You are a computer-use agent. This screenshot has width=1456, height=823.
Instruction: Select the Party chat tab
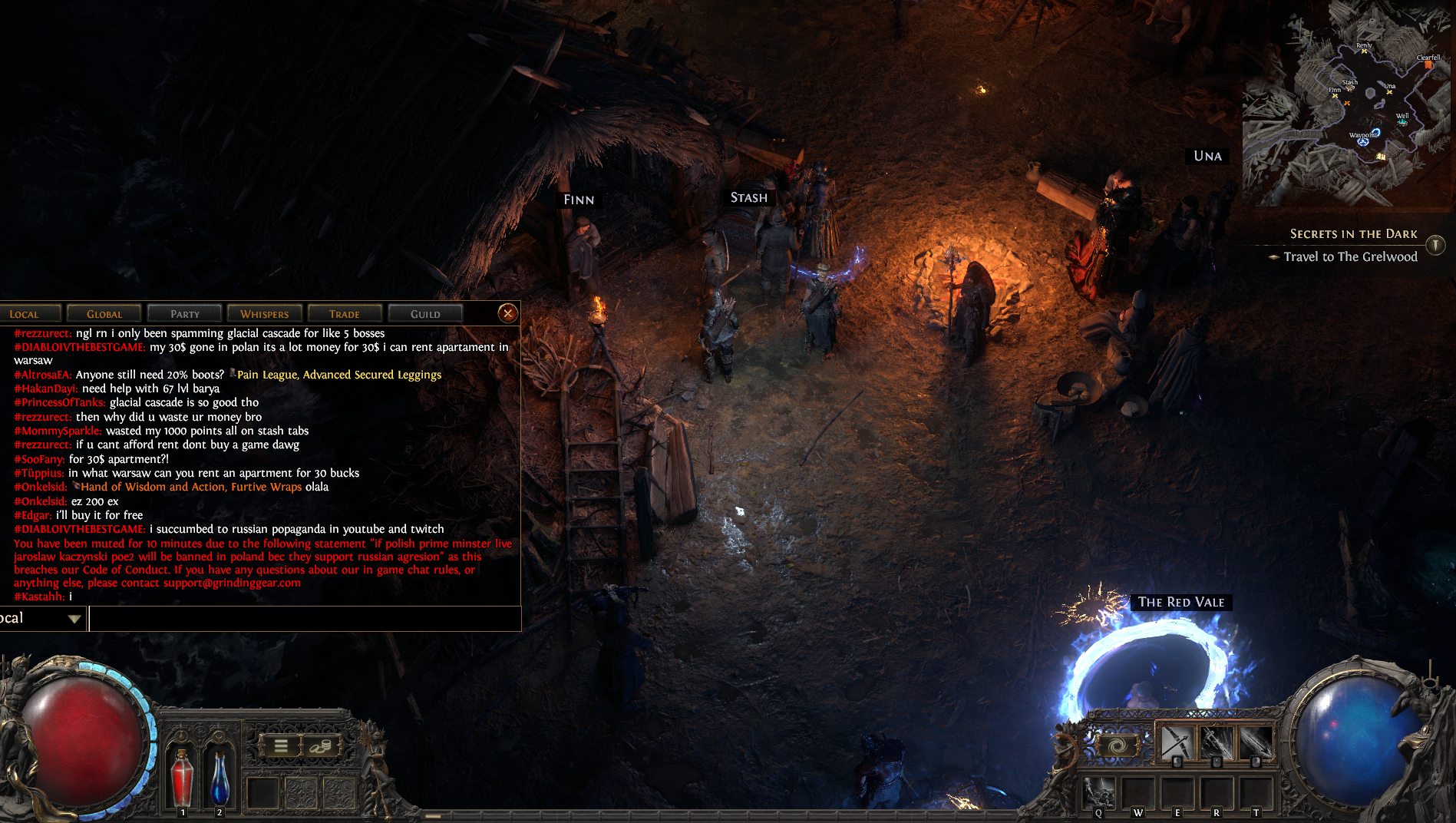pos(185,314)
